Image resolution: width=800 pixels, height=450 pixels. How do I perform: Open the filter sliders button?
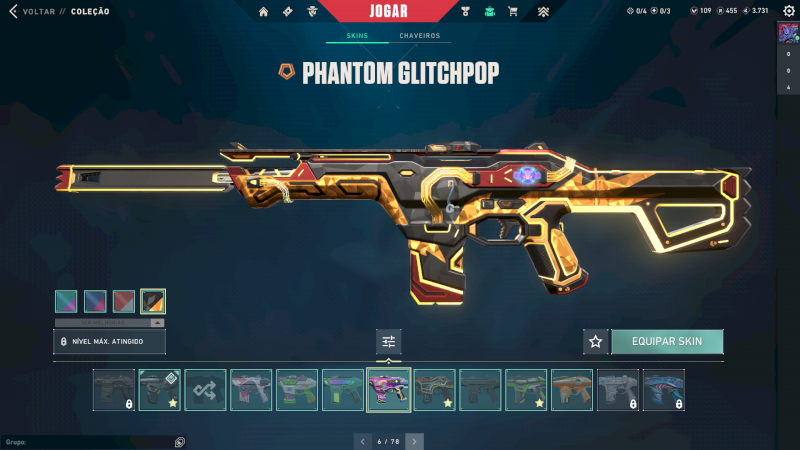pyautogui.click(x=389, y=342)
